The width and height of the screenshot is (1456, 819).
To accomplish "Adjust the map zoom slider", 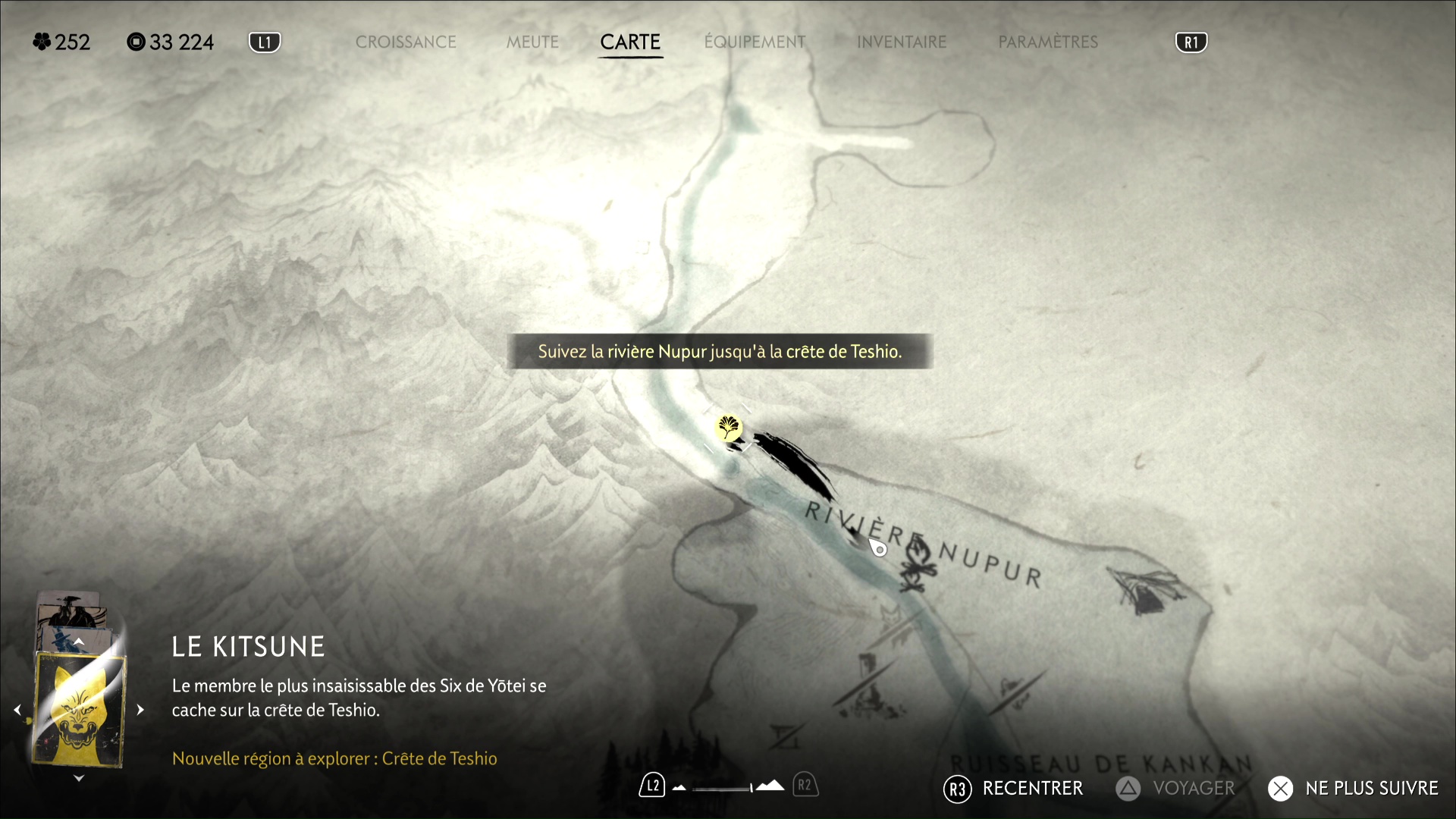I will pyautogui.click(x=724, y=788).
